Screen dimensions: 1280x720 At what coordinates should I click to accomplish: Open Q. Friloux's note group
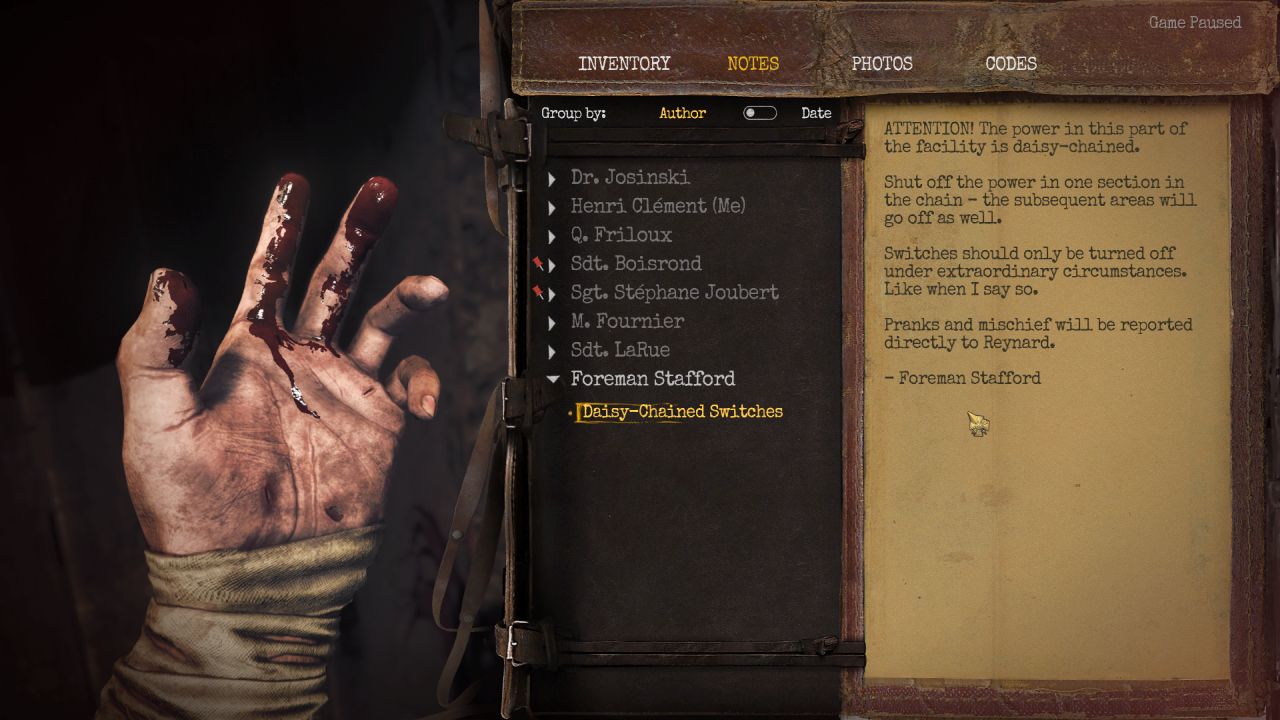tap(621, 235)
